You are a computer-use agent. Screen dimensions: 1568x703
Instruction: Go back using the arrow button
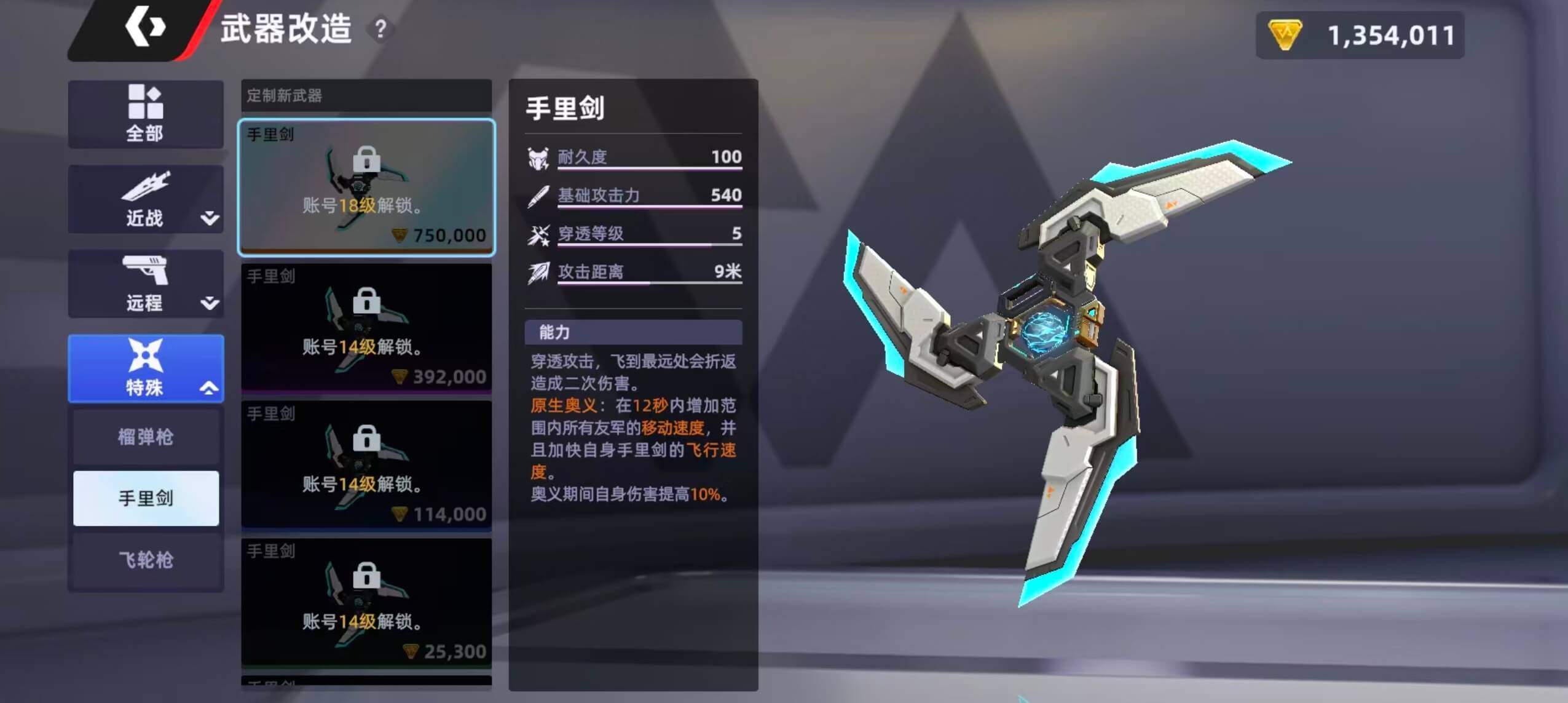pyautogui.click(x=144, y=28)
